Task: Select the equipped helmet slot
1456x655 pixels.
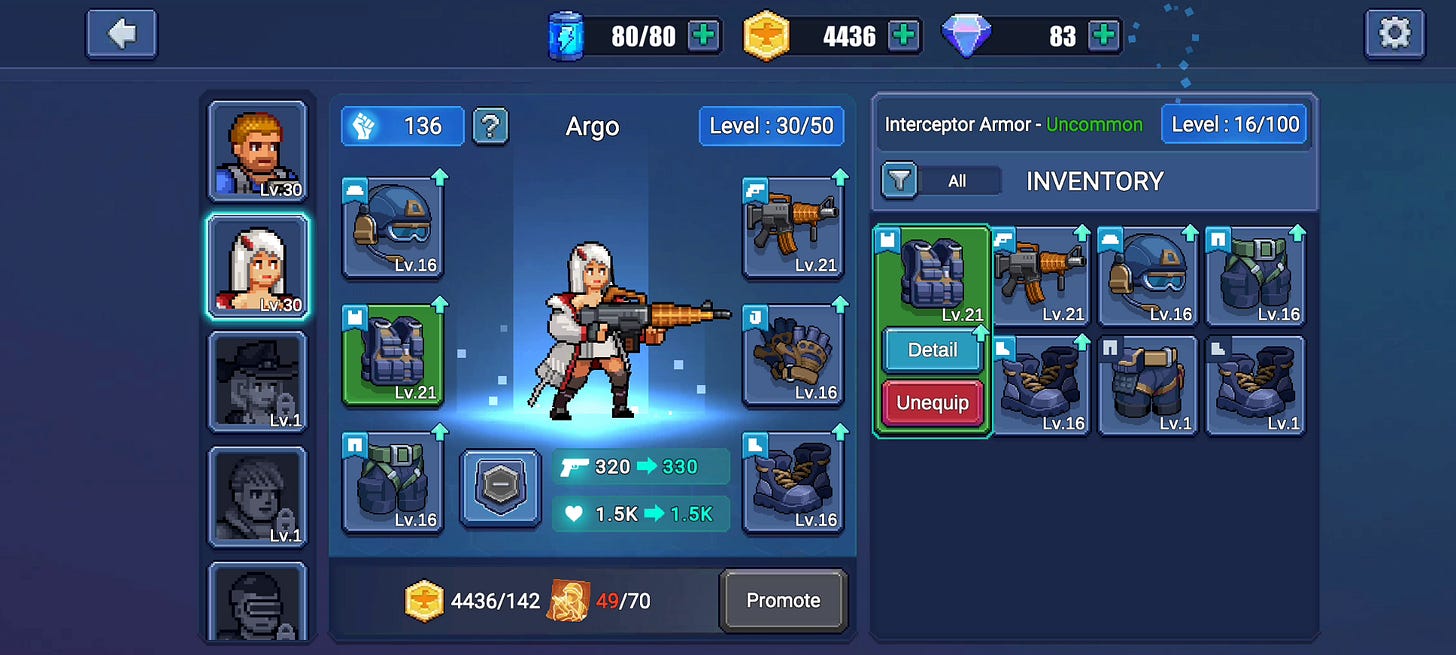Action: [393, 228]
